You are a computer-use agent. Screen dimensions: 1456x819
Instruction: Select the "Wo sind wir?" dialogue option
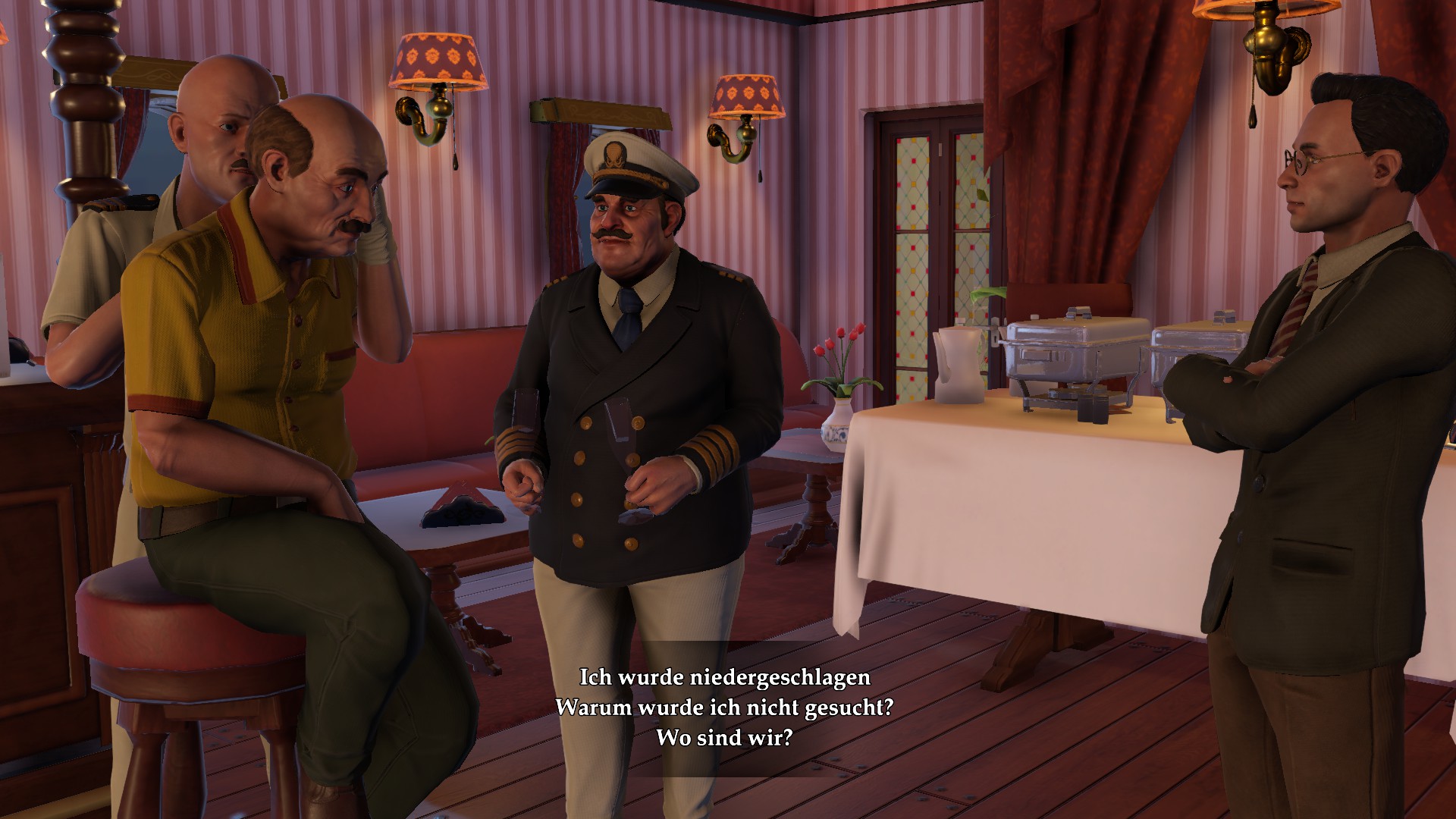724,737
